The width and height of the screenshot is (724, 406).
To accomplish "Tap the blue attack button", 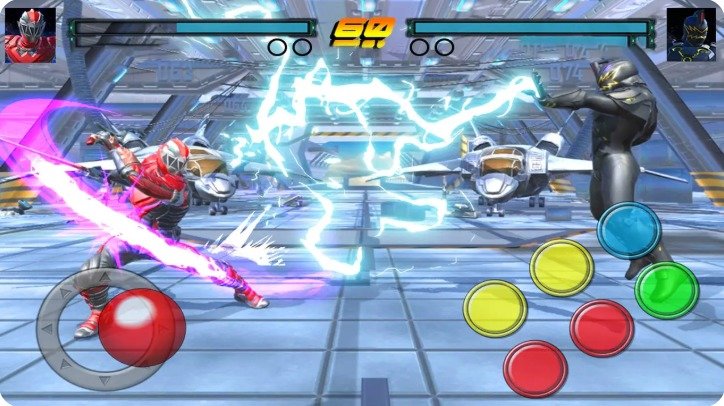I will 629,230.
